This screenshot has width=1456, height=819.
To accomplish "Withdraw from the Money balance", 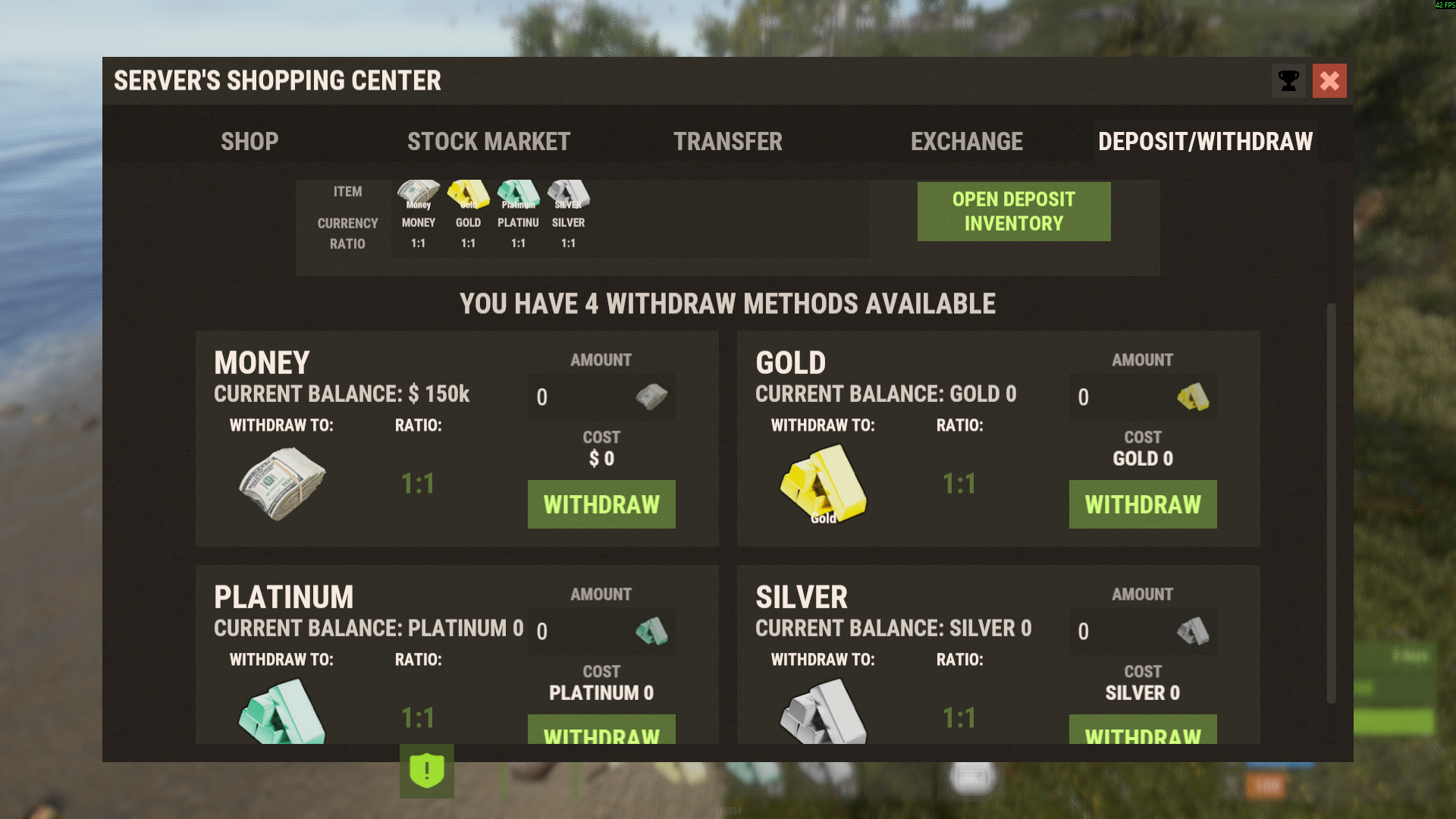I will click(x=601, y=504).
